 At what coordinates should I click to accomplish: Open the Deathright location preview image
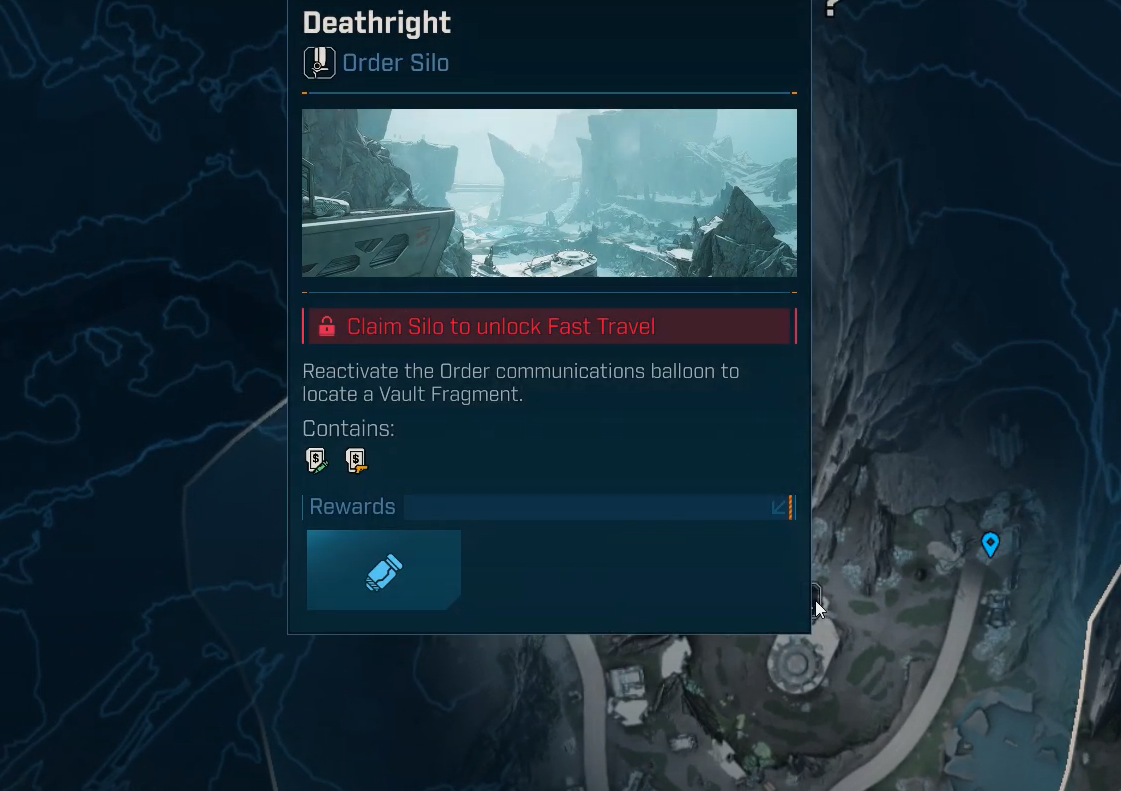(x=549, y=193)
